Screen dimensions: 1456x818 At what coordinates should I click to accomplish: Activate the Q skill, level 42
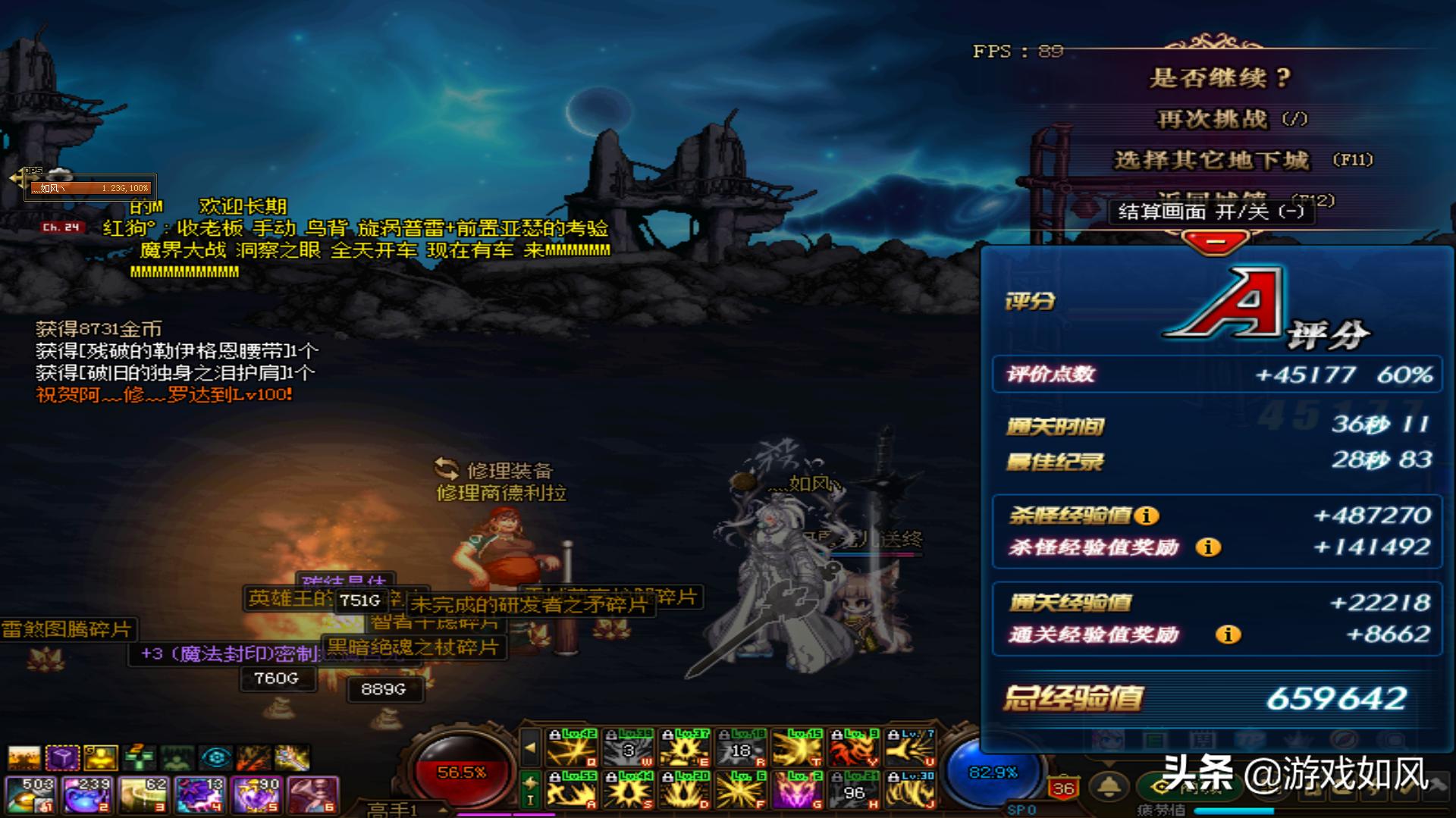(571, 747)
